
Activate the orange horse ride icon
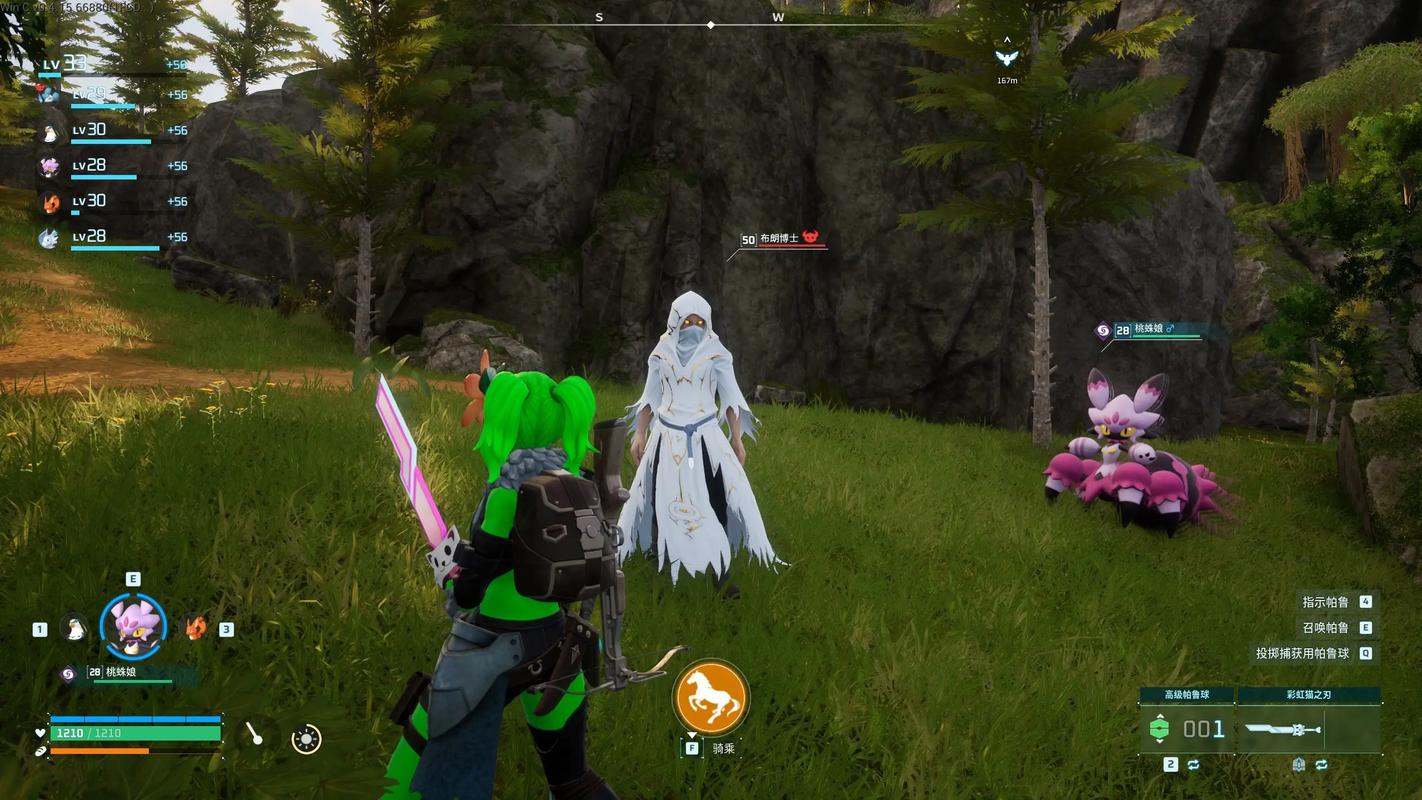(x=711, y=696)
